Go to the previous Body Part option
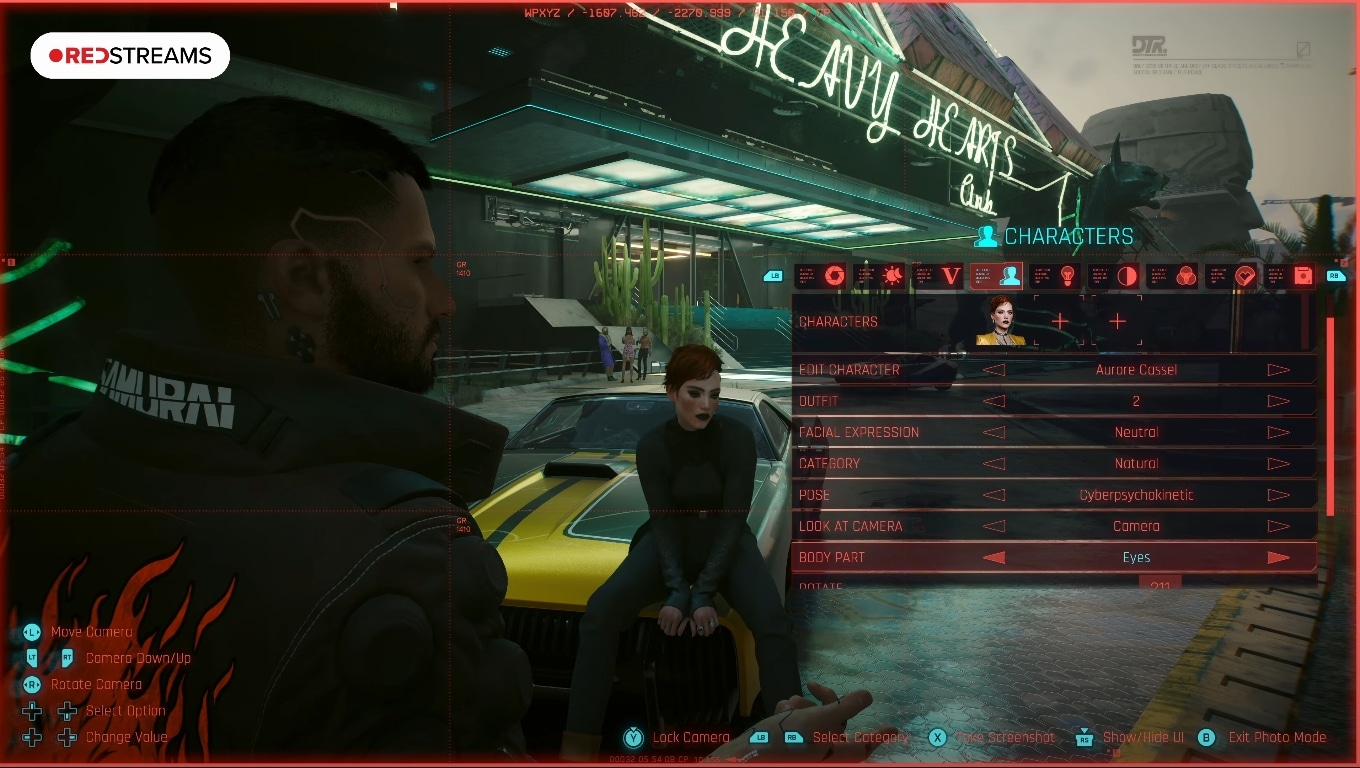This screenshot has height=768, width=1360. point(993,558)
